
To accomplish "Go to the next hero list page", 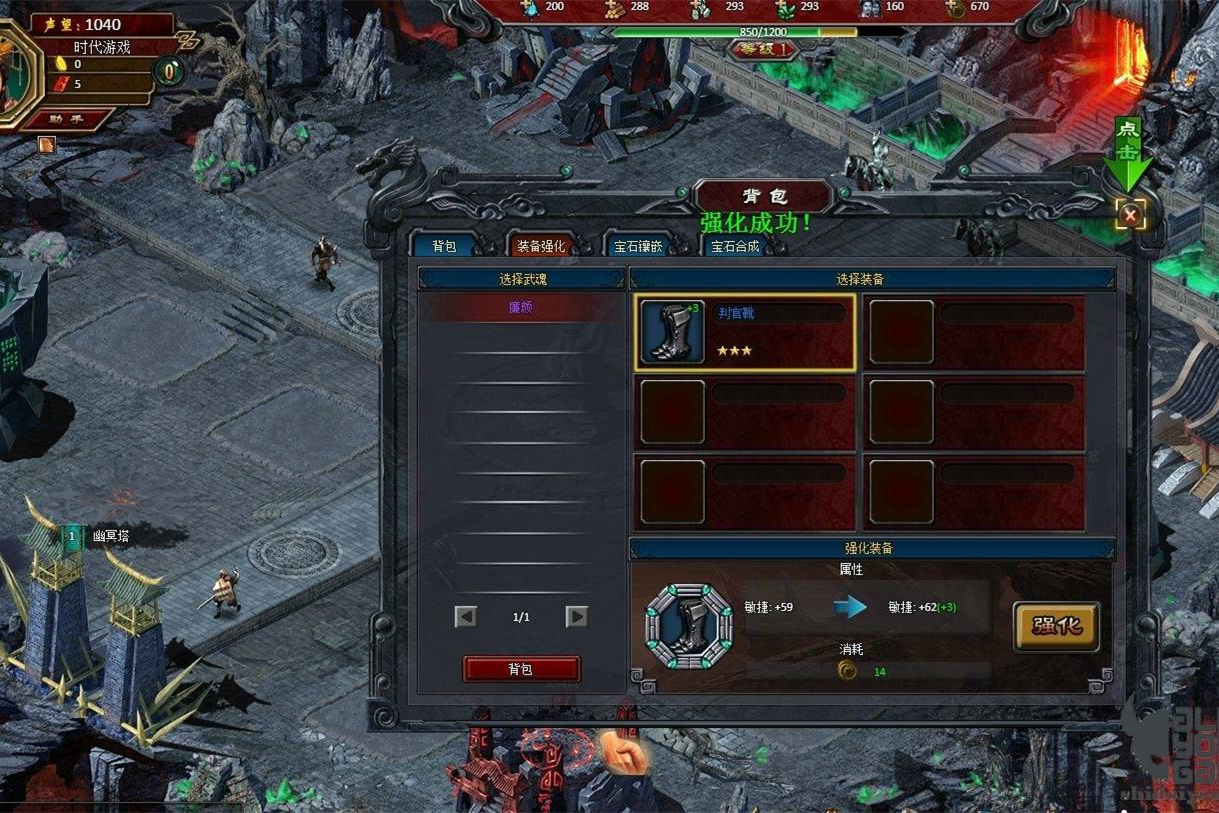I will [x=577, y=617].
